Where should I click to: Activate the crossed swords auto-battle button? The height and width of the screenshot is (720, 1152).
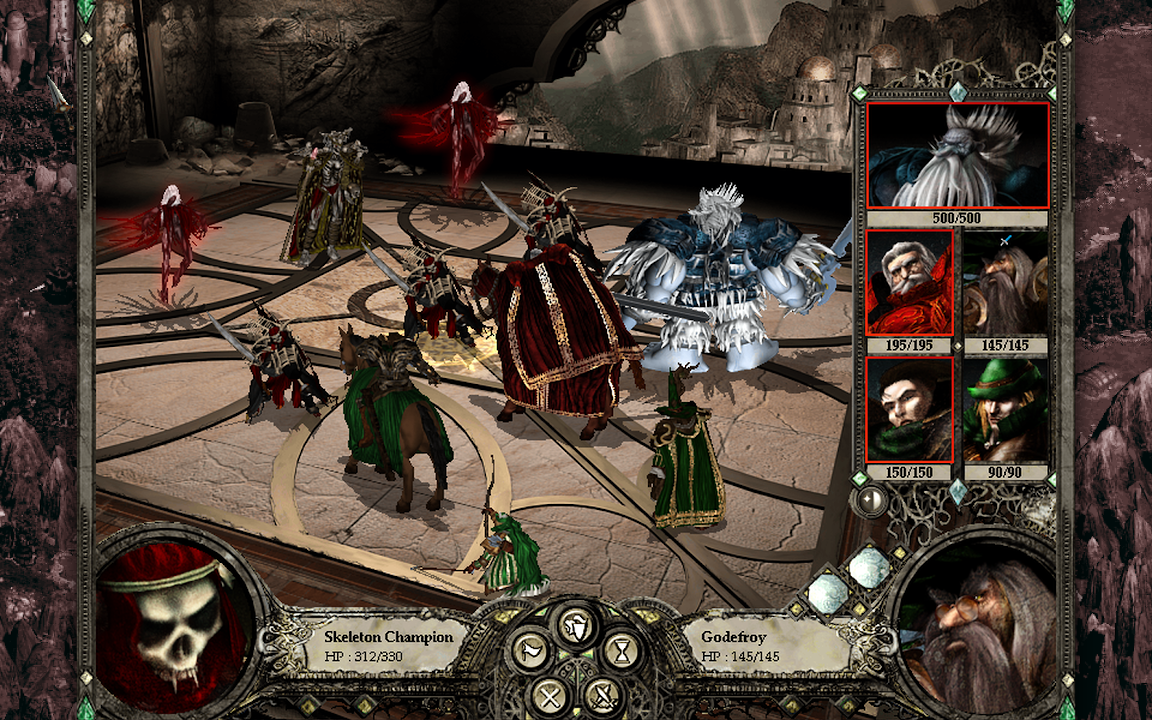(603, 694)
